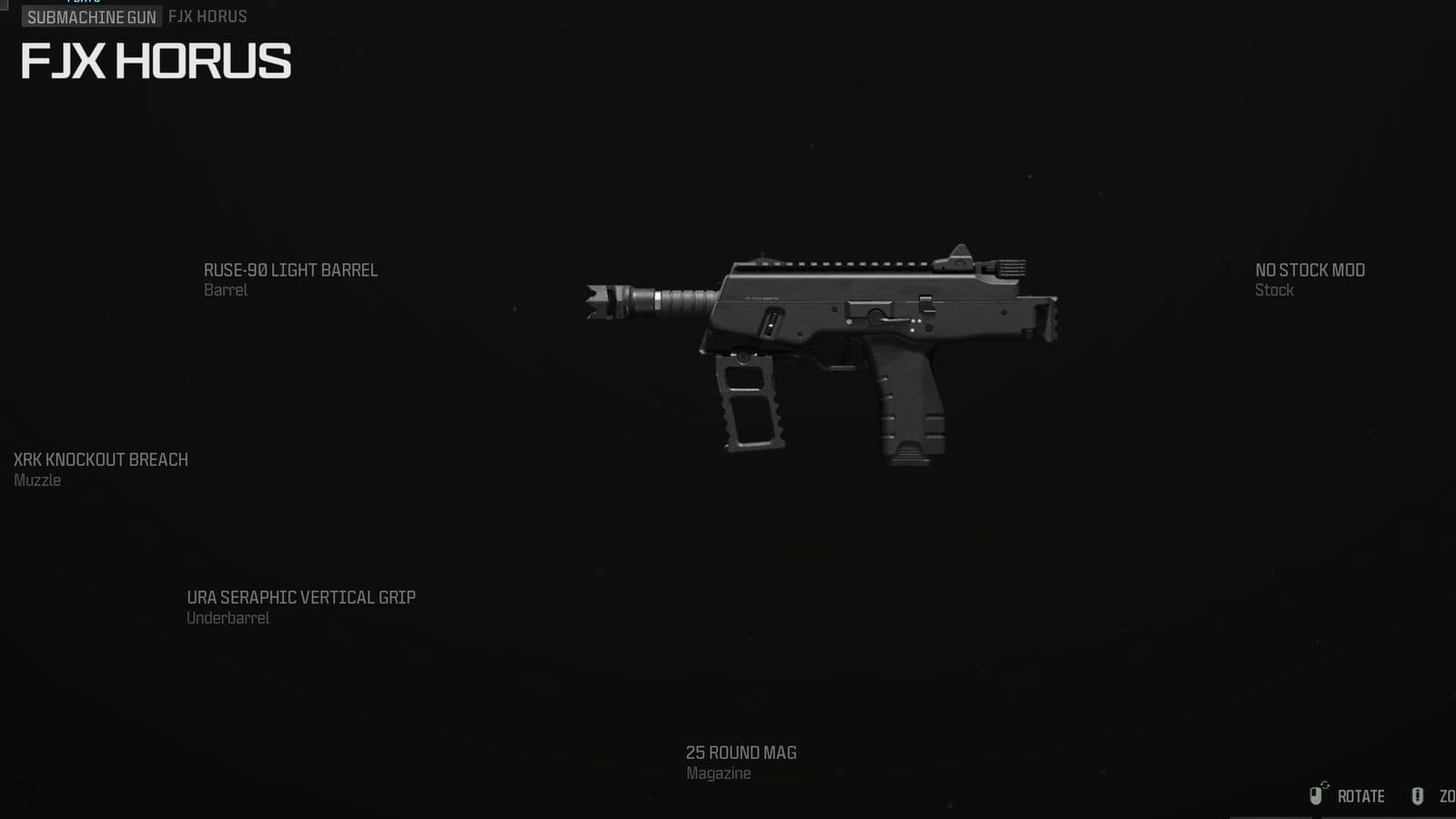Click the Underbarrel slot subtitle label

pos(226,618)
